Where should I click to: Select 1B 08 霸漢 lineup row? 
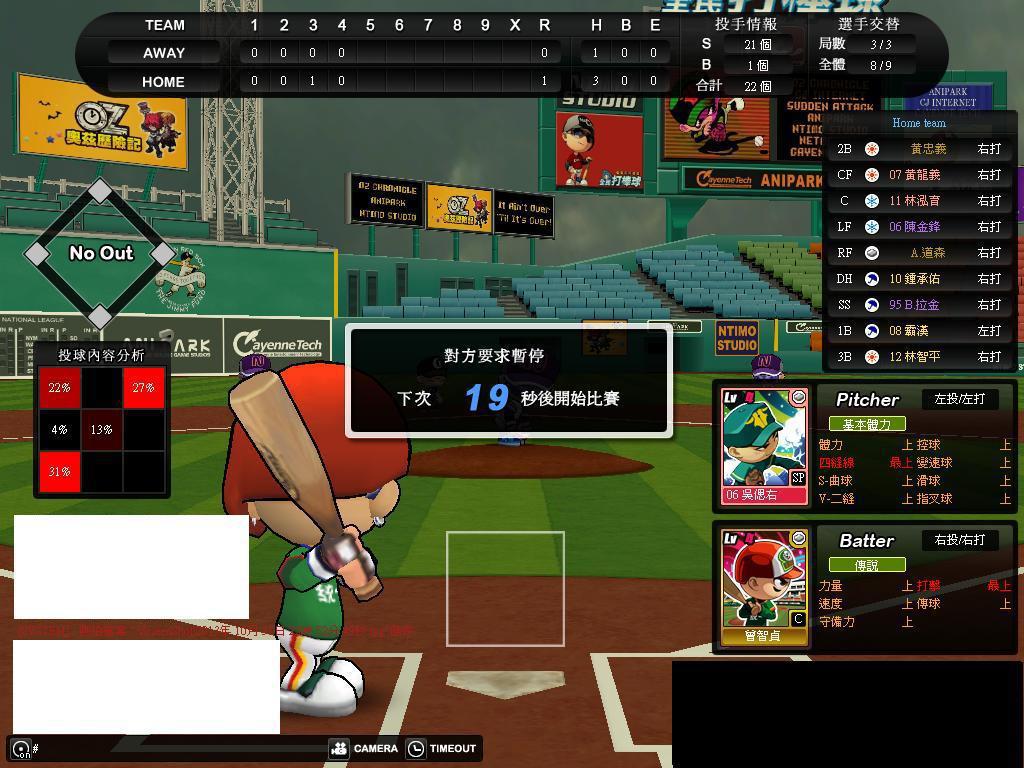click(920, 331)
